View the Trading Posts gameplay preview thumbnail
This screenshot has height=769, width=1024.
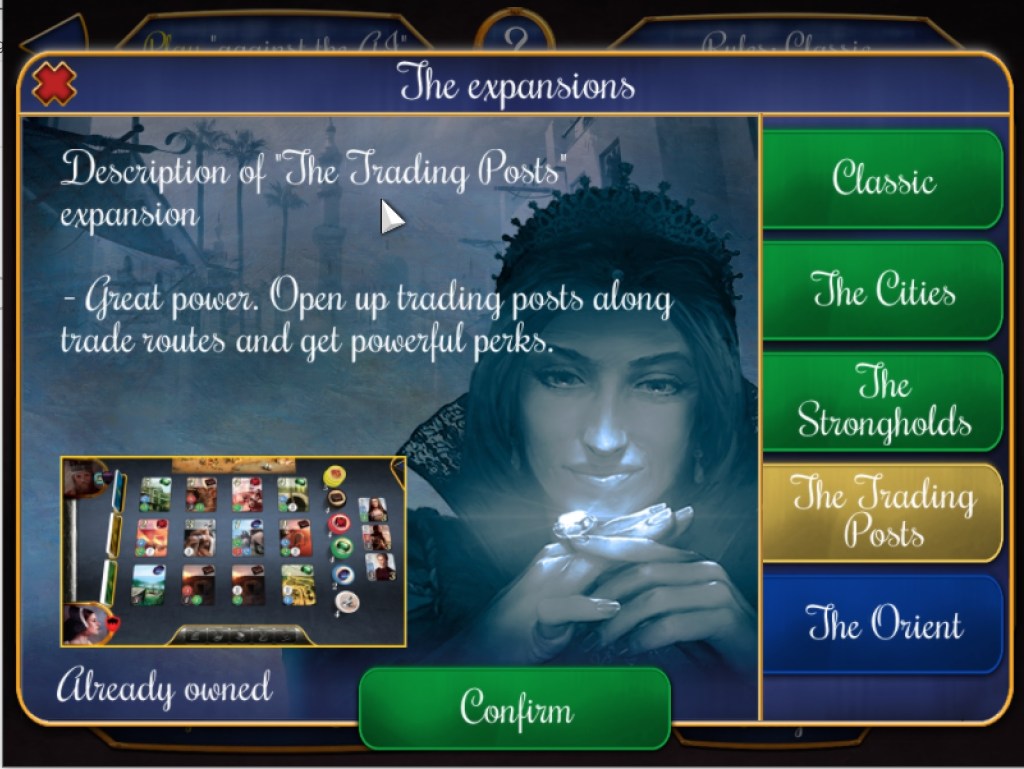point(233,551)
